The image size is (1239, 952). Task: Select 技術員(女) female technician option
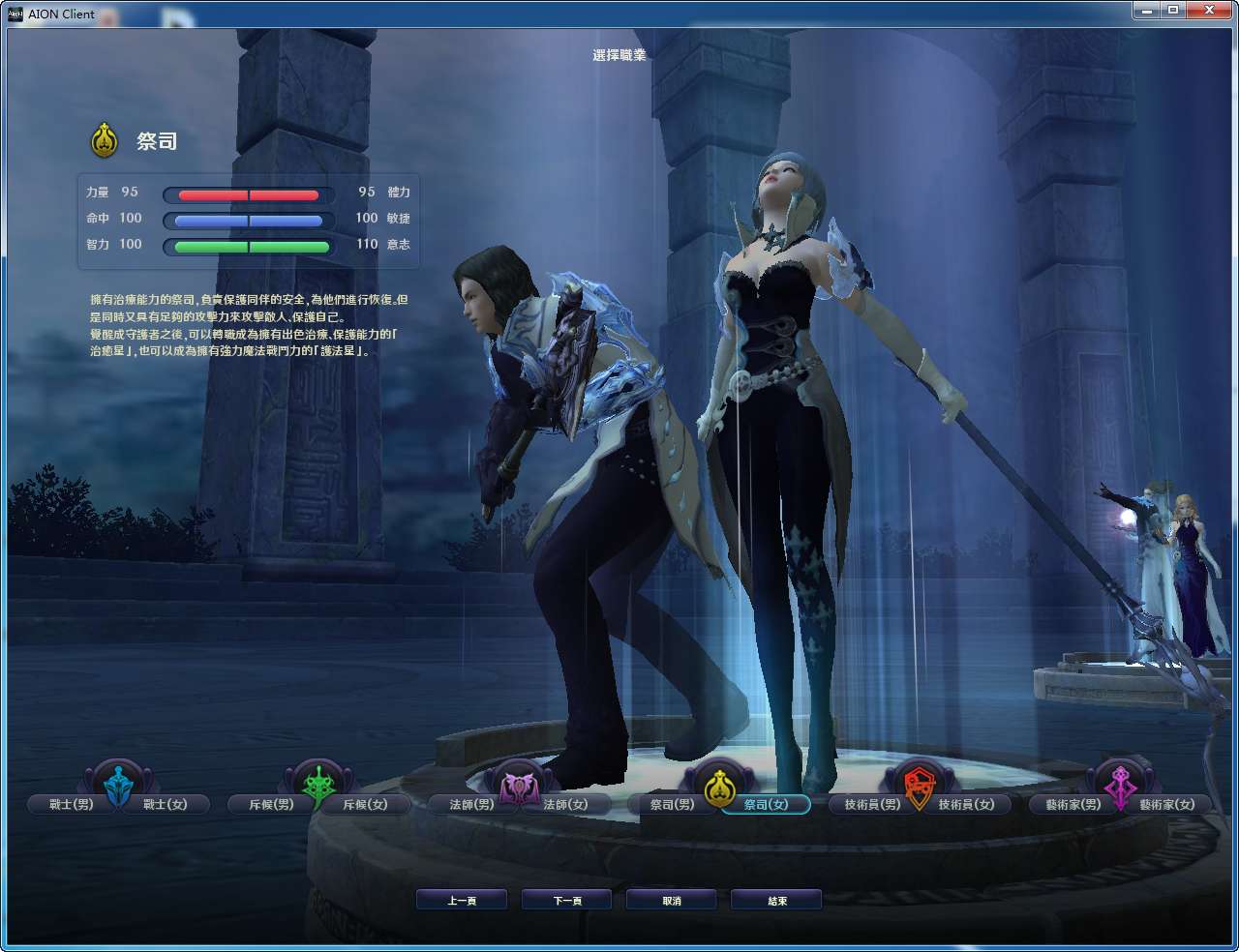coord(968,804)
